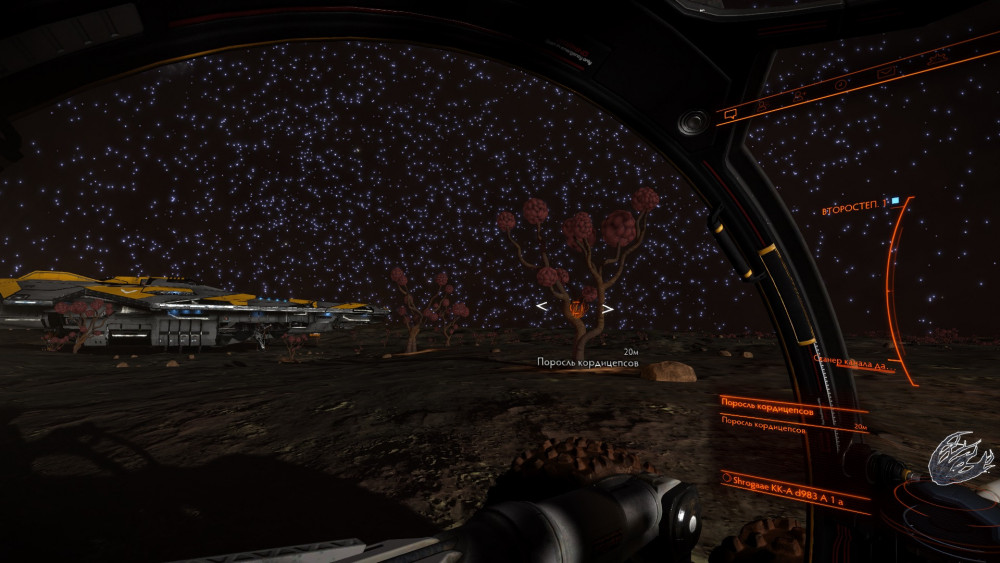The height and width of the screenshot is (563, 1000).
Task: Select the orange target marker on the cordyceps
Action: pyautogui.click(x=575, y=308)
